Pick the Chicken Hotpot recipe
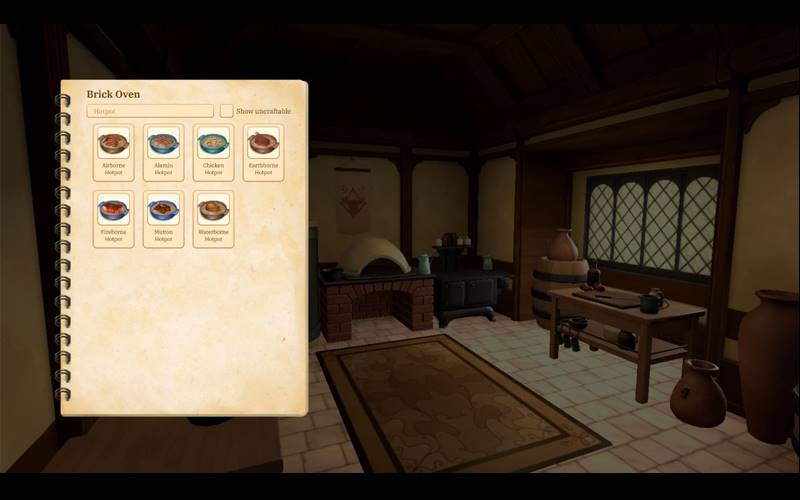 [x=213, y=152]
